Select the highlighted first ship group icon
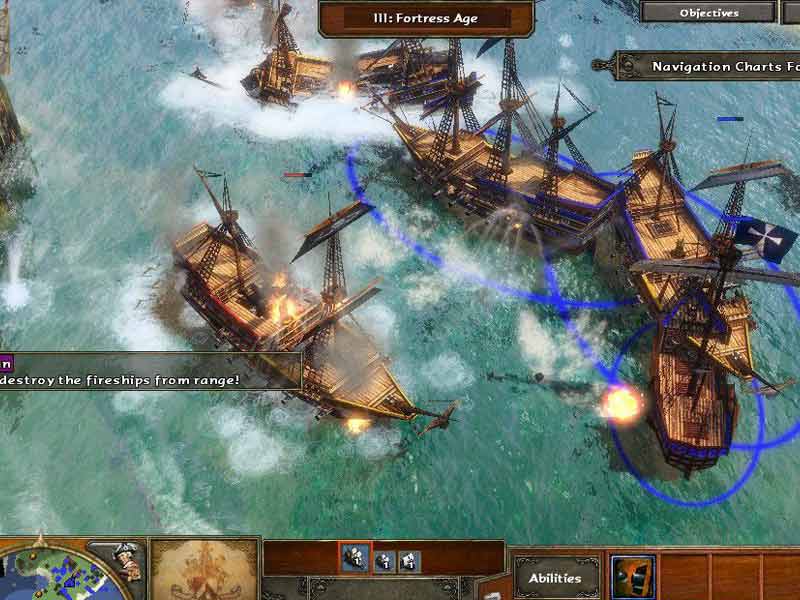The image size is (800, 600). 354,560
